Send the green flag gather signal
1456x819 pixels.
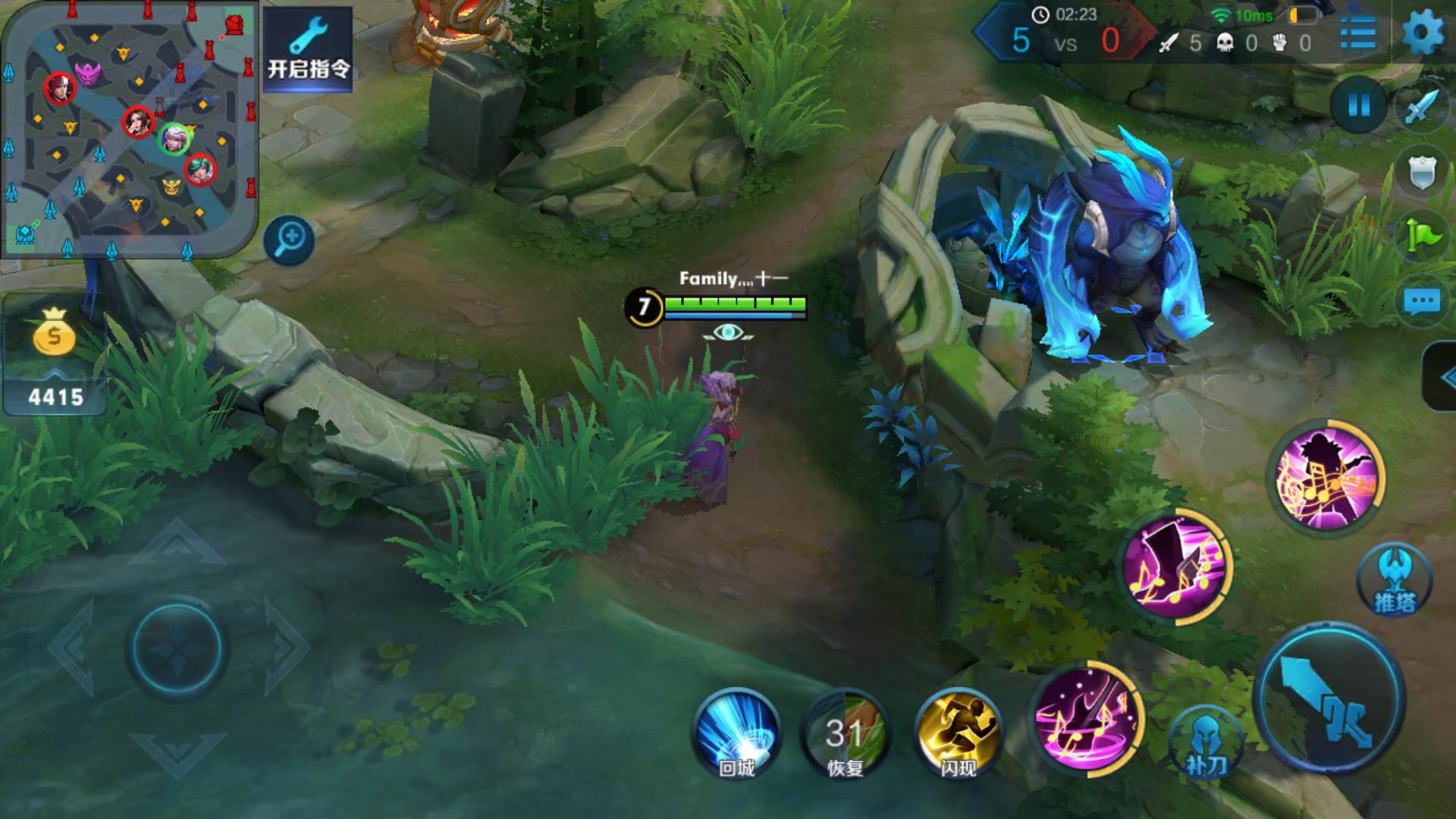1423,237
